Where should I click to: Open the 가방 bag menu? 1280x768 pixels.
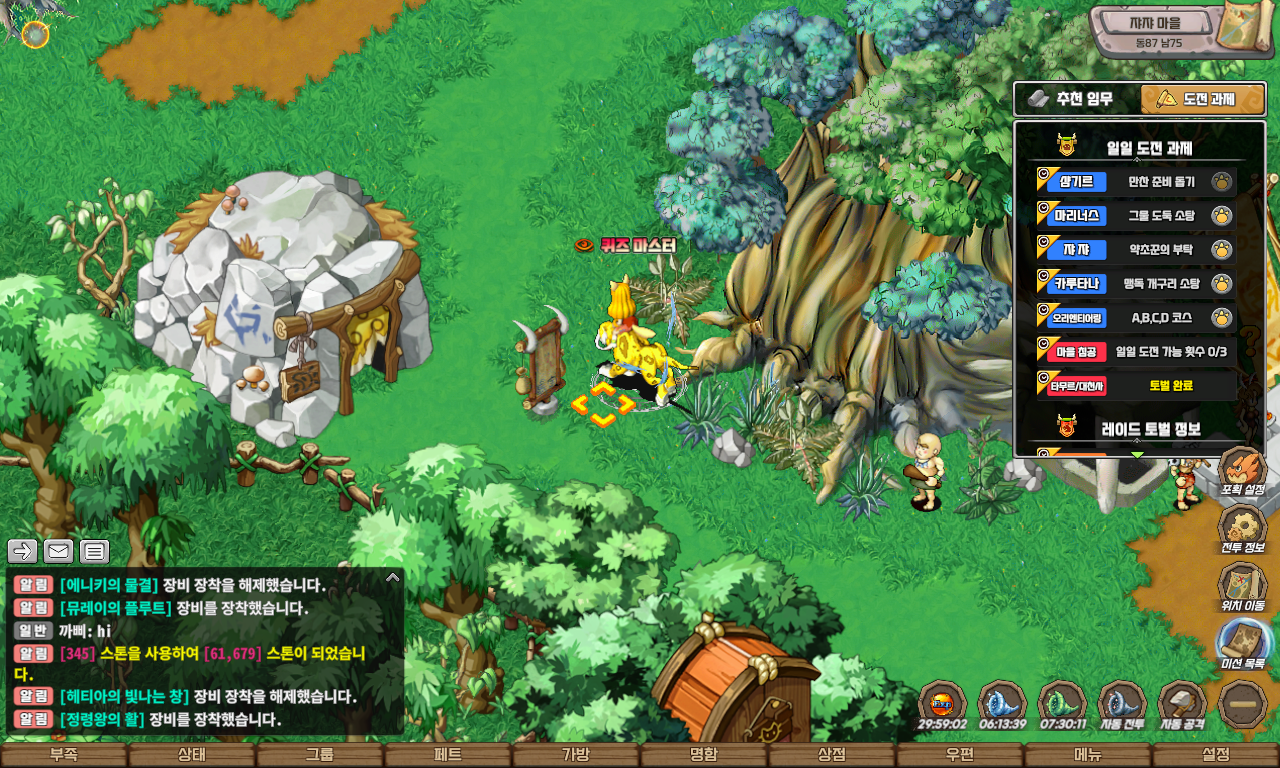pyautogui.click(x=575, y=755)
